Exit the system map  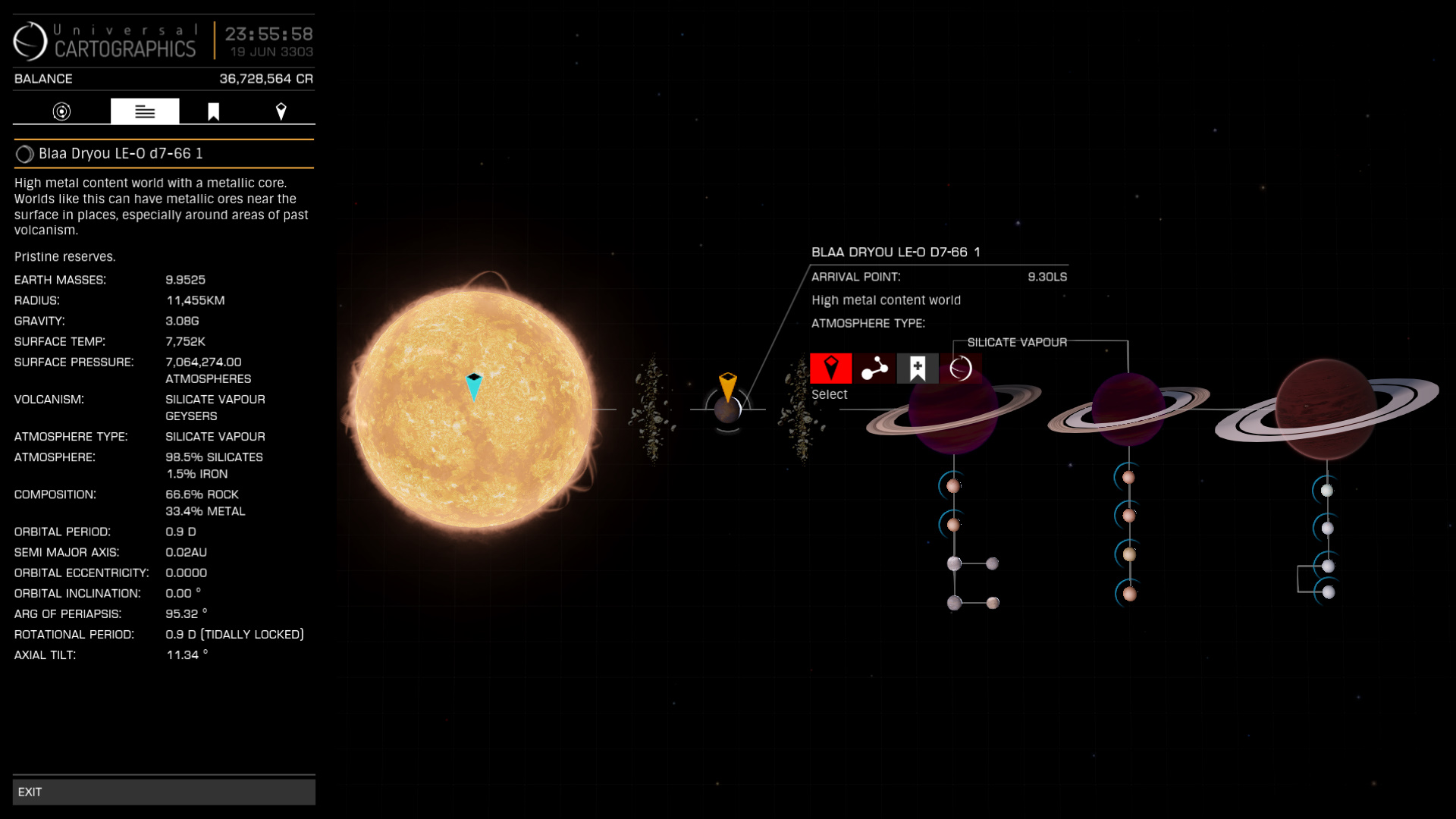click(164, 792)
